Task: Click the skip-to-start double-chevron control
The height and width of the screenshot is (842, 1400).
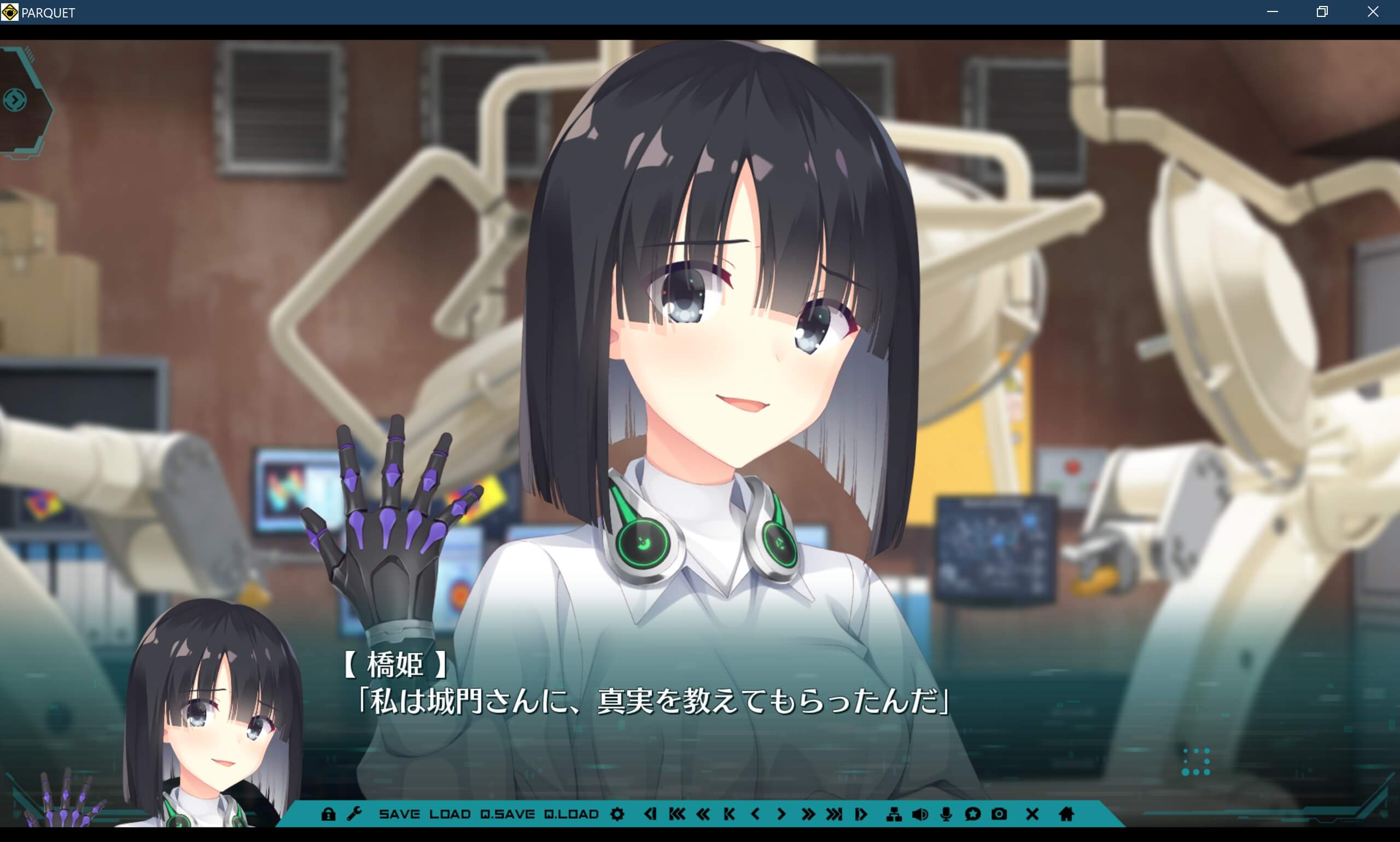Action: tap(676, 815)
